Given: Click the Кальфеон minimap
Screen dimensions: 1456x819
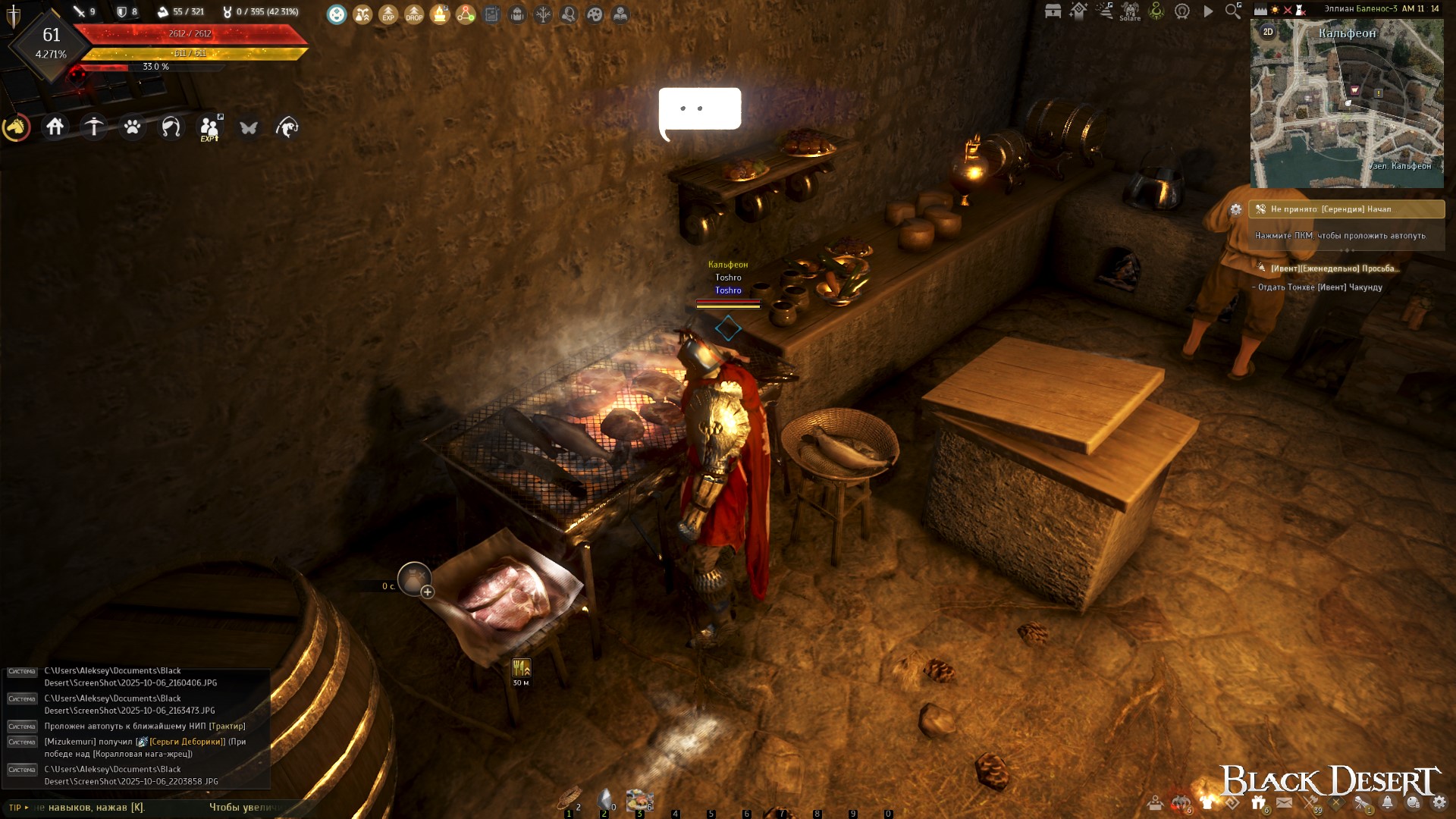Looking at the screenshot, I should [1347, 106].
